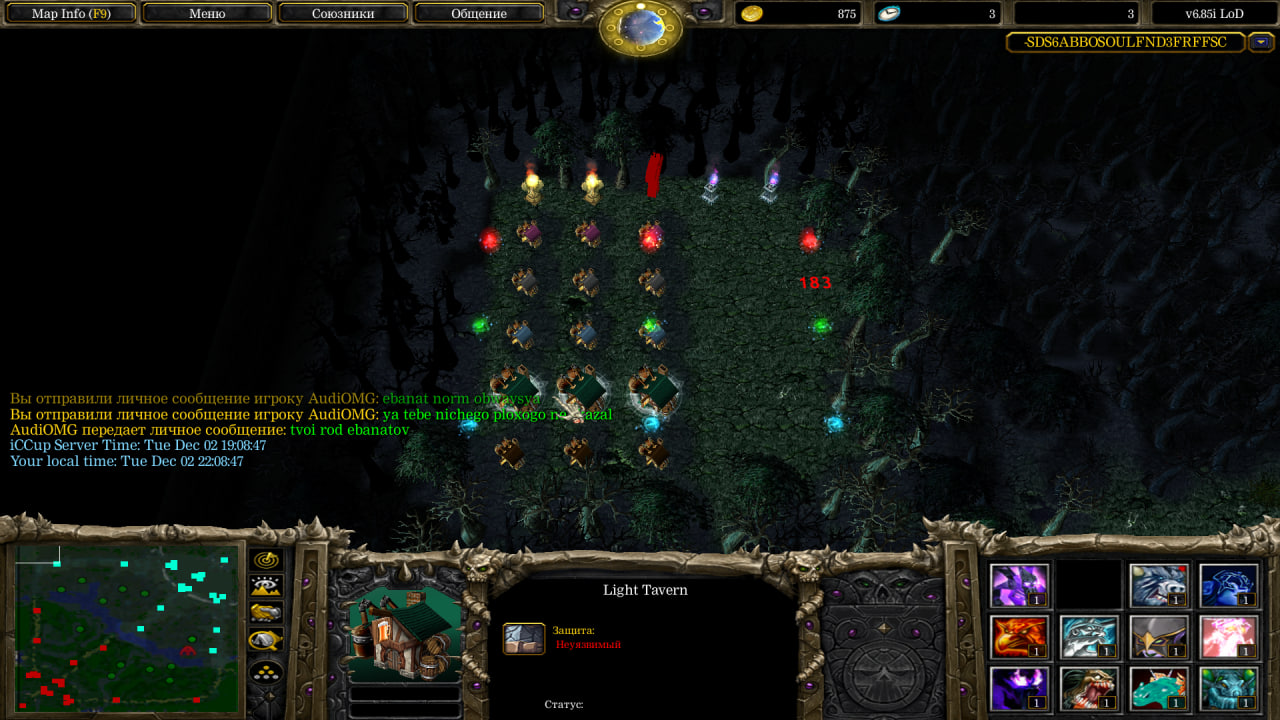The width and height of the screenshot is (1280, 720).
Task: Open the Общение chat log
Action: pyautogui.click(x=479, y=14)
